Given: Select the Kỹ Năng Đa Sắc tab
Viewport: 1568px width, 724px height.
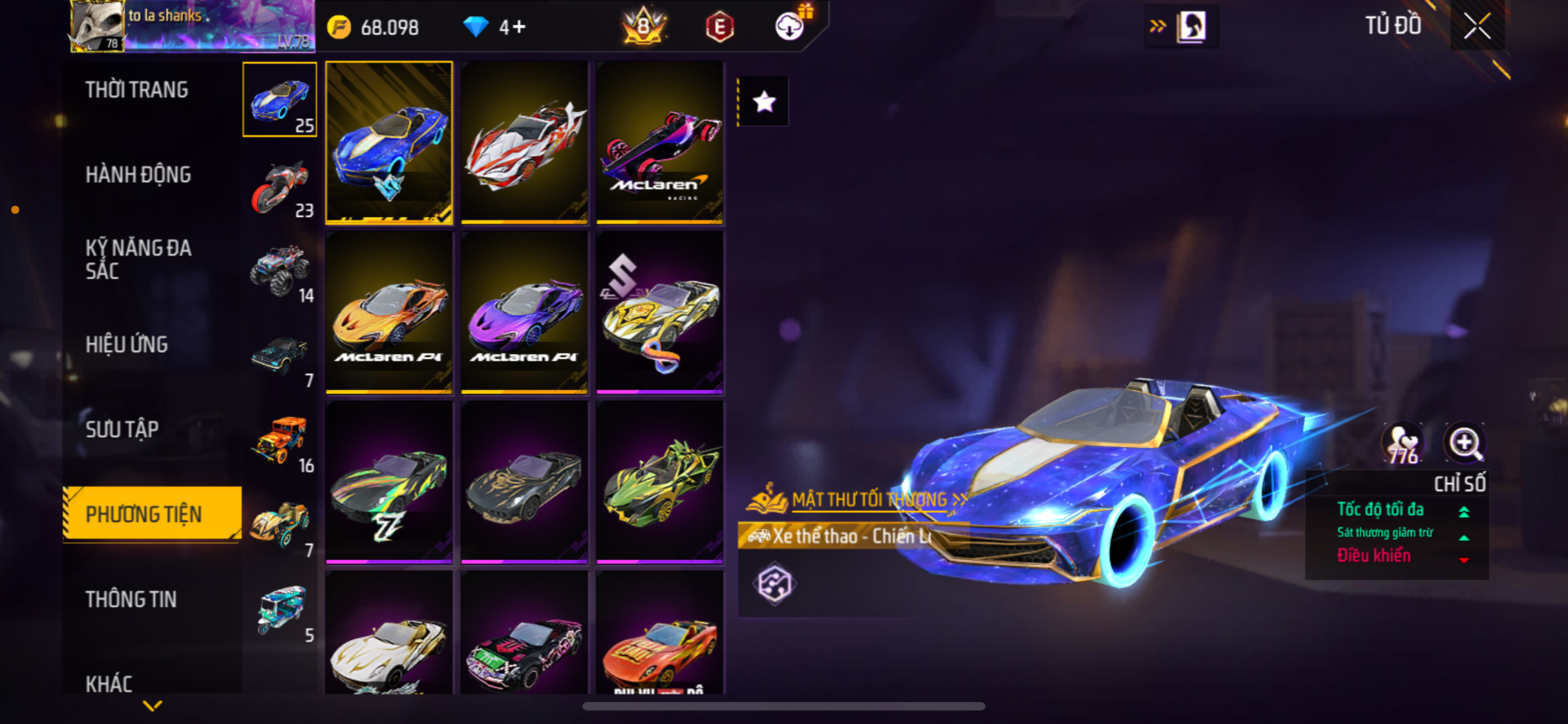Looking at the screenshot, I should point(138,260).
